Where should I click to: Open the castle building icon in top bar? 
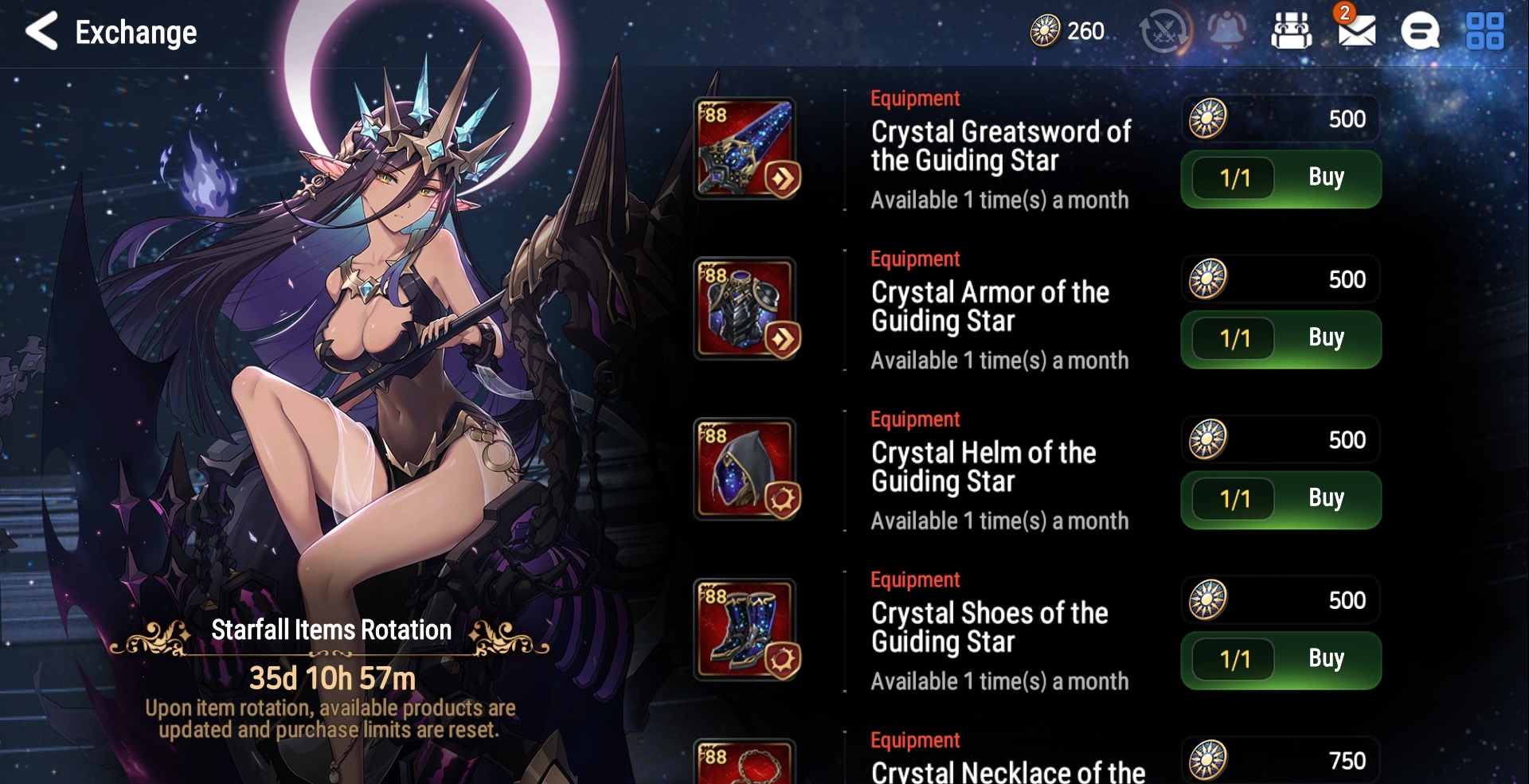[x=1291, y=32]
